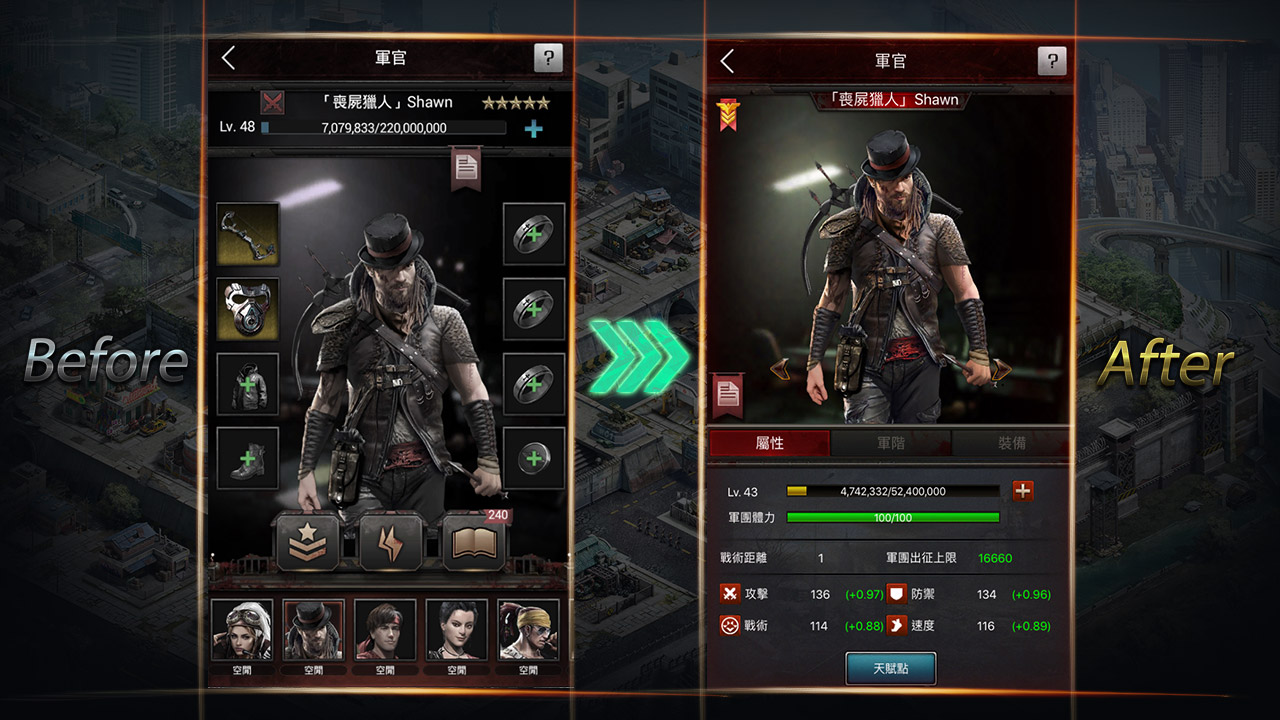1280x720 pixels.
Task: Click the 天賦點 talent points button
Action: point(890,668)
